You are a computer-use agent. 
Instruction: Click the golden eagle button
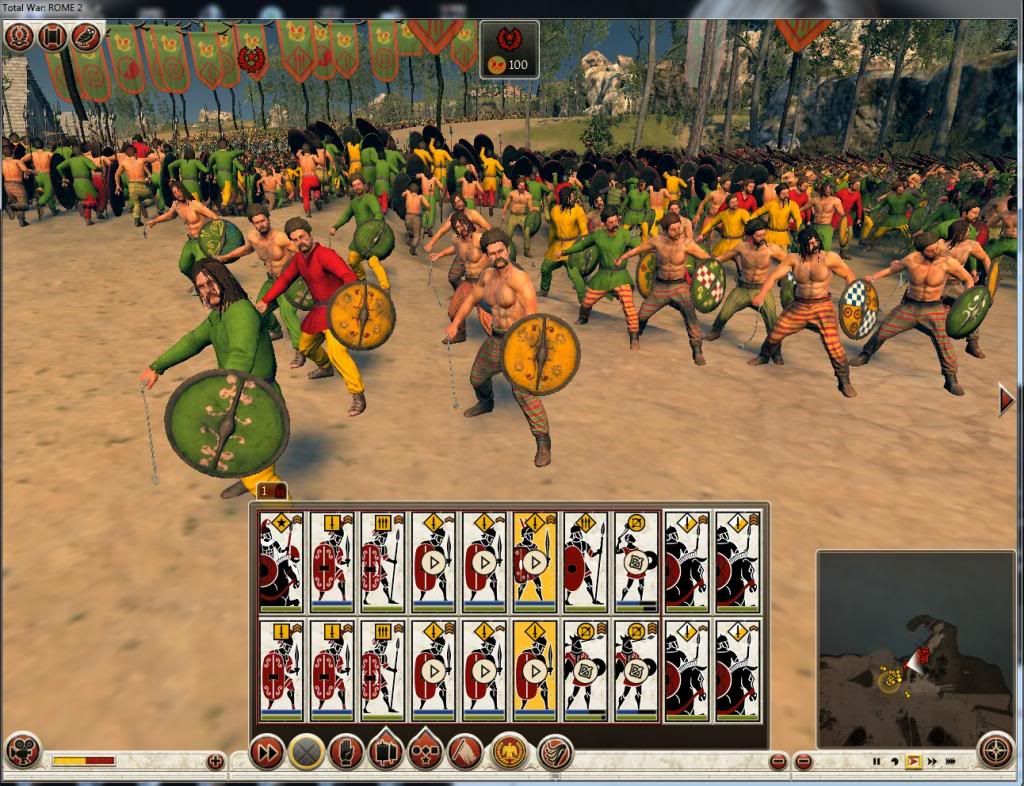pos(509,751)
